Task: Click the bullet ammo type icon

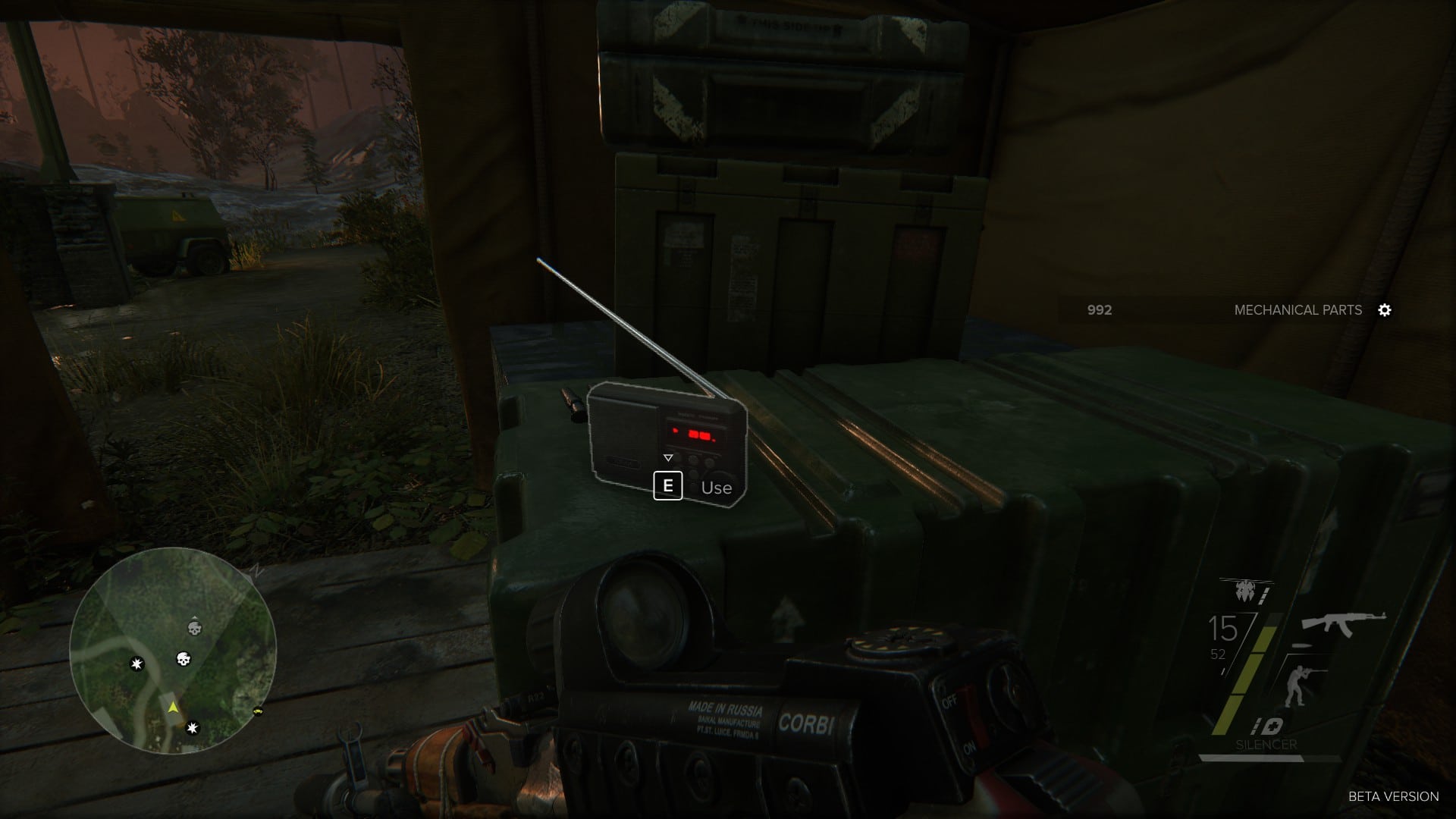Action: pos(1301,646)
